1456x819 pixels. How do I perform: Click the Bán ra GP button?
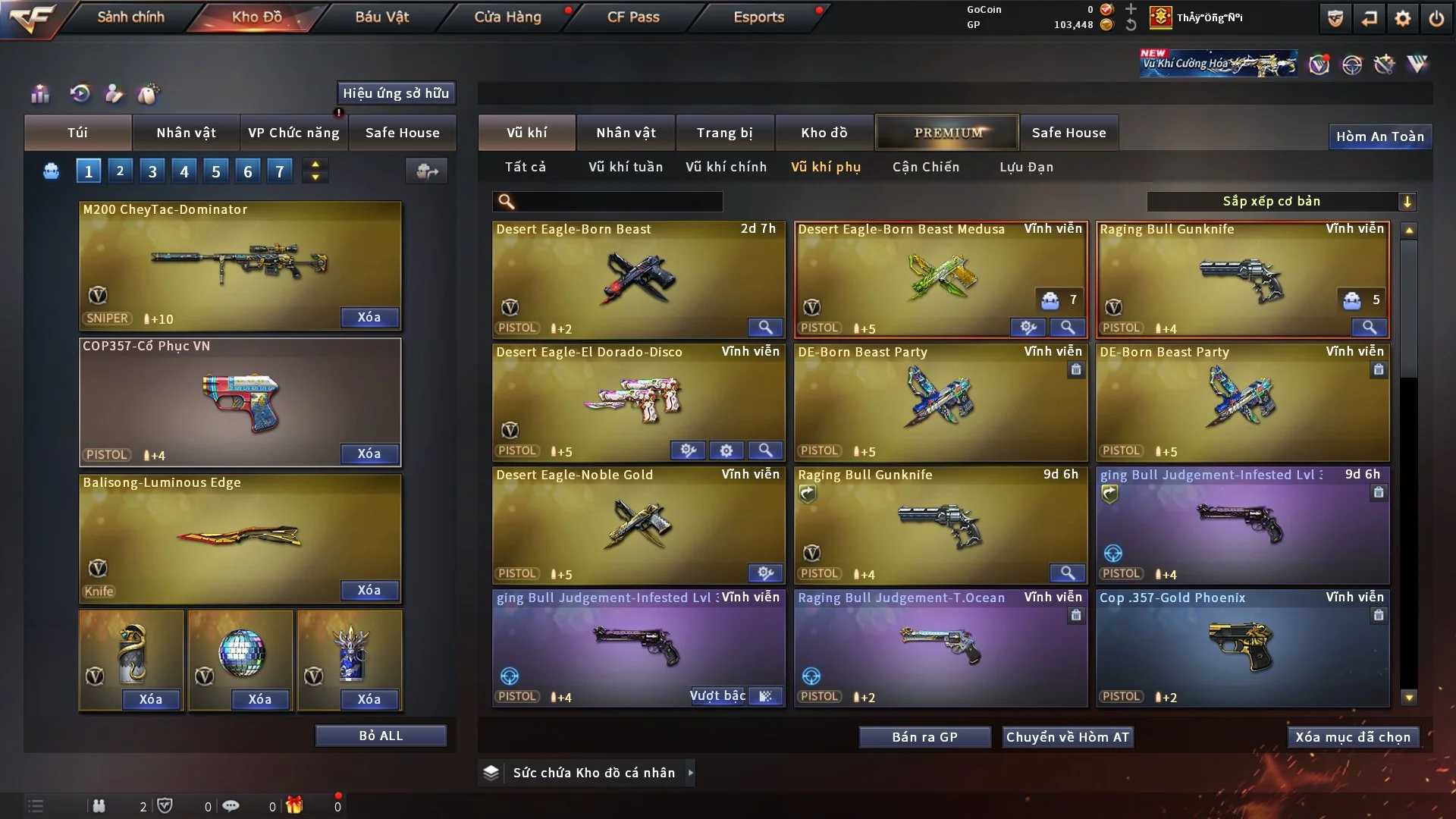(x=924, y=737)
